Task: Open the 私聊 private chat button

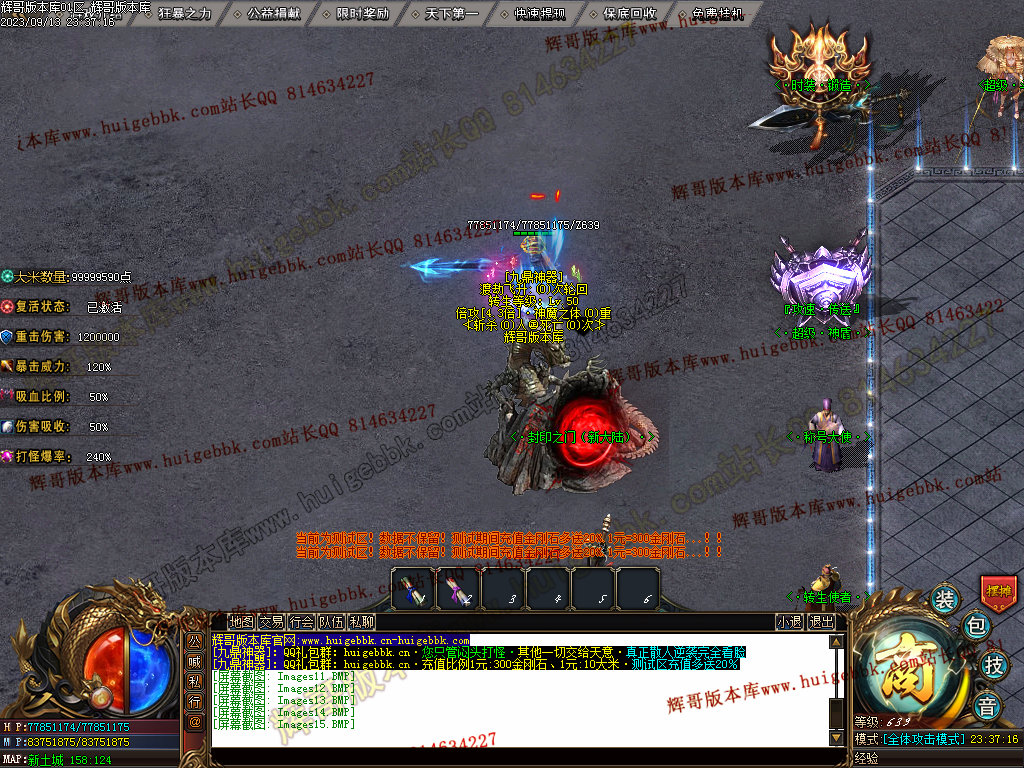Action: coord(361,622)
